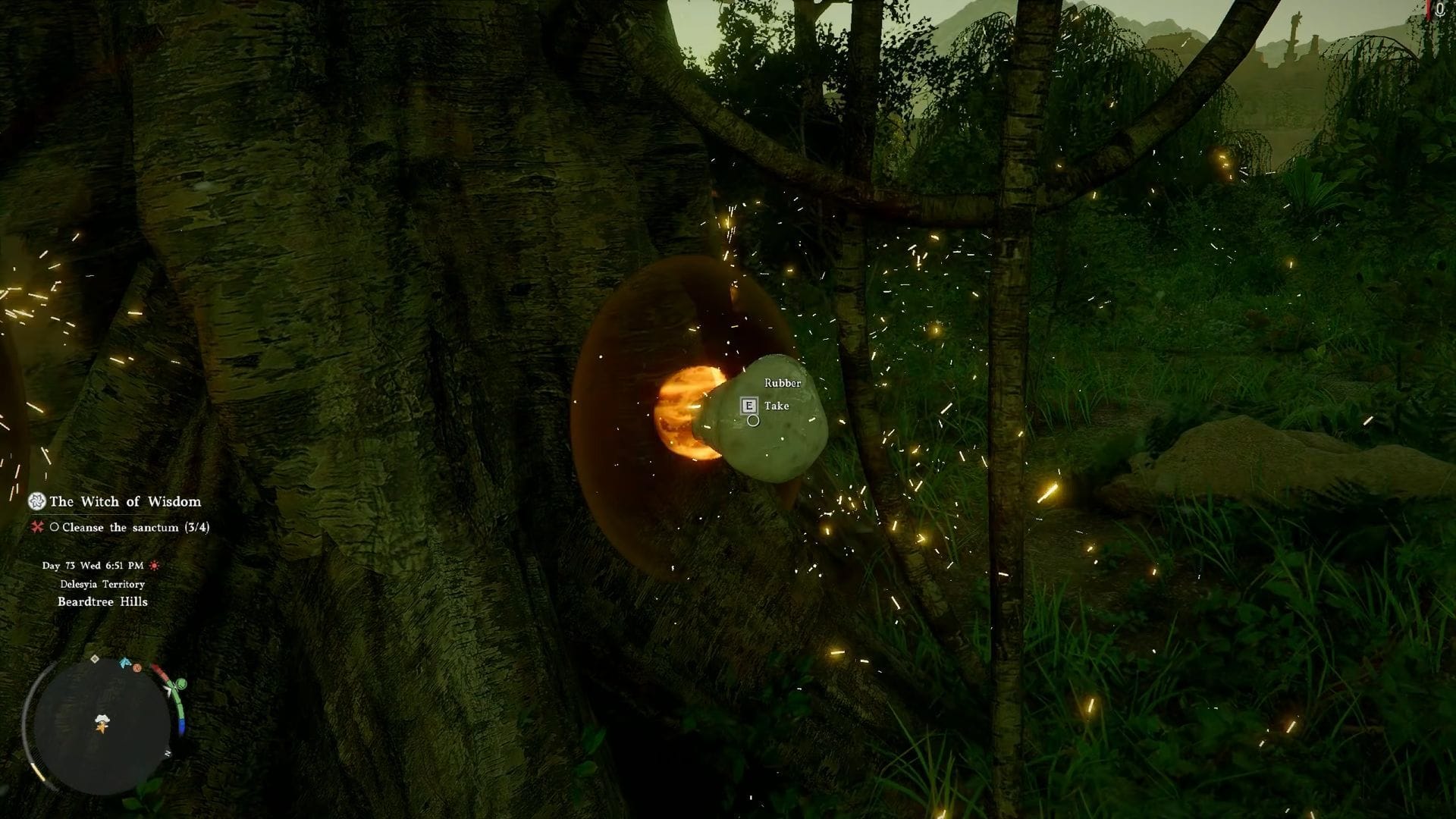Click the diamond marker atop the minimap

(95, 659)
